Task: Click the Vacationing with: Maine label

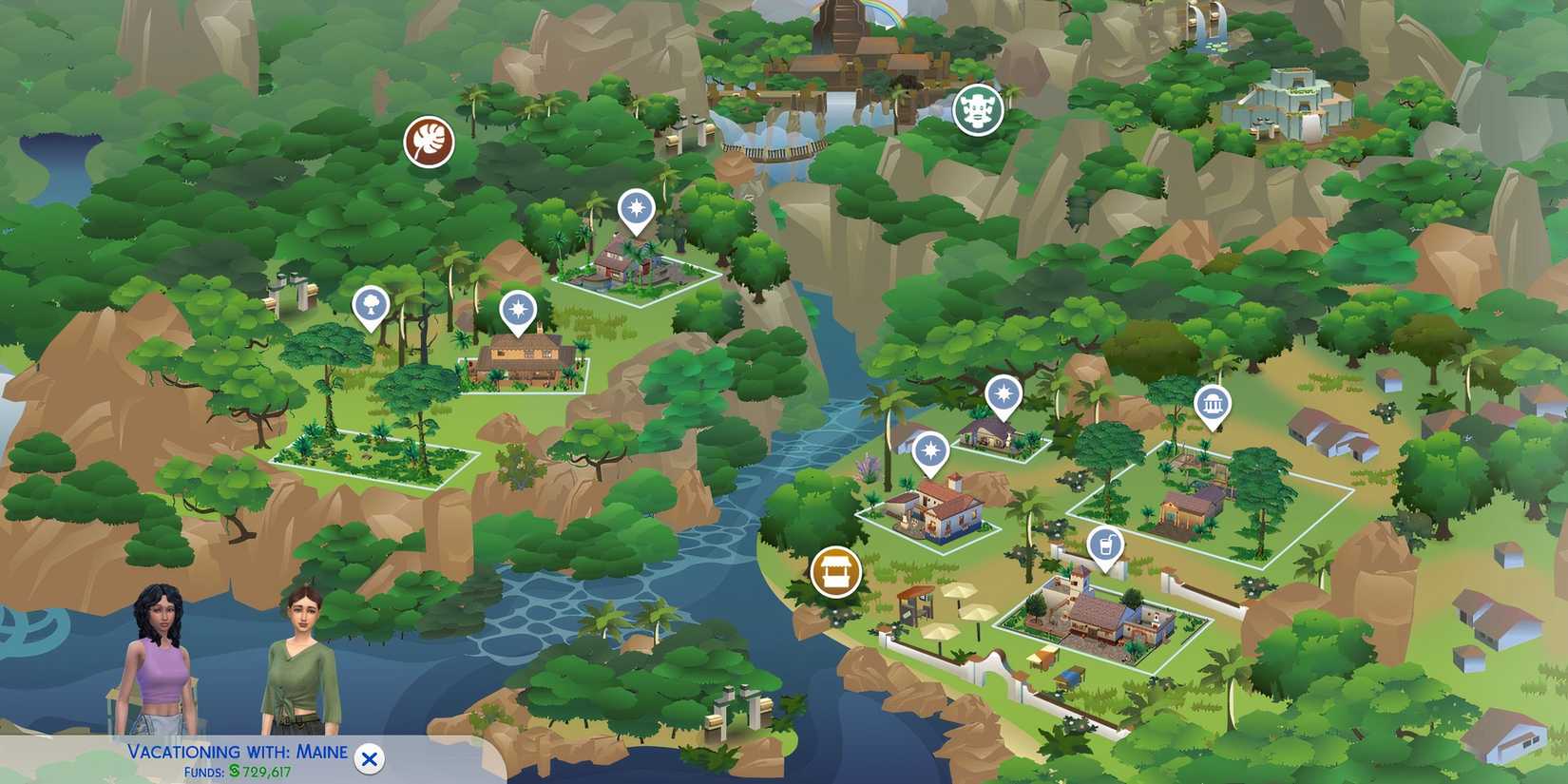Action: 236,750
